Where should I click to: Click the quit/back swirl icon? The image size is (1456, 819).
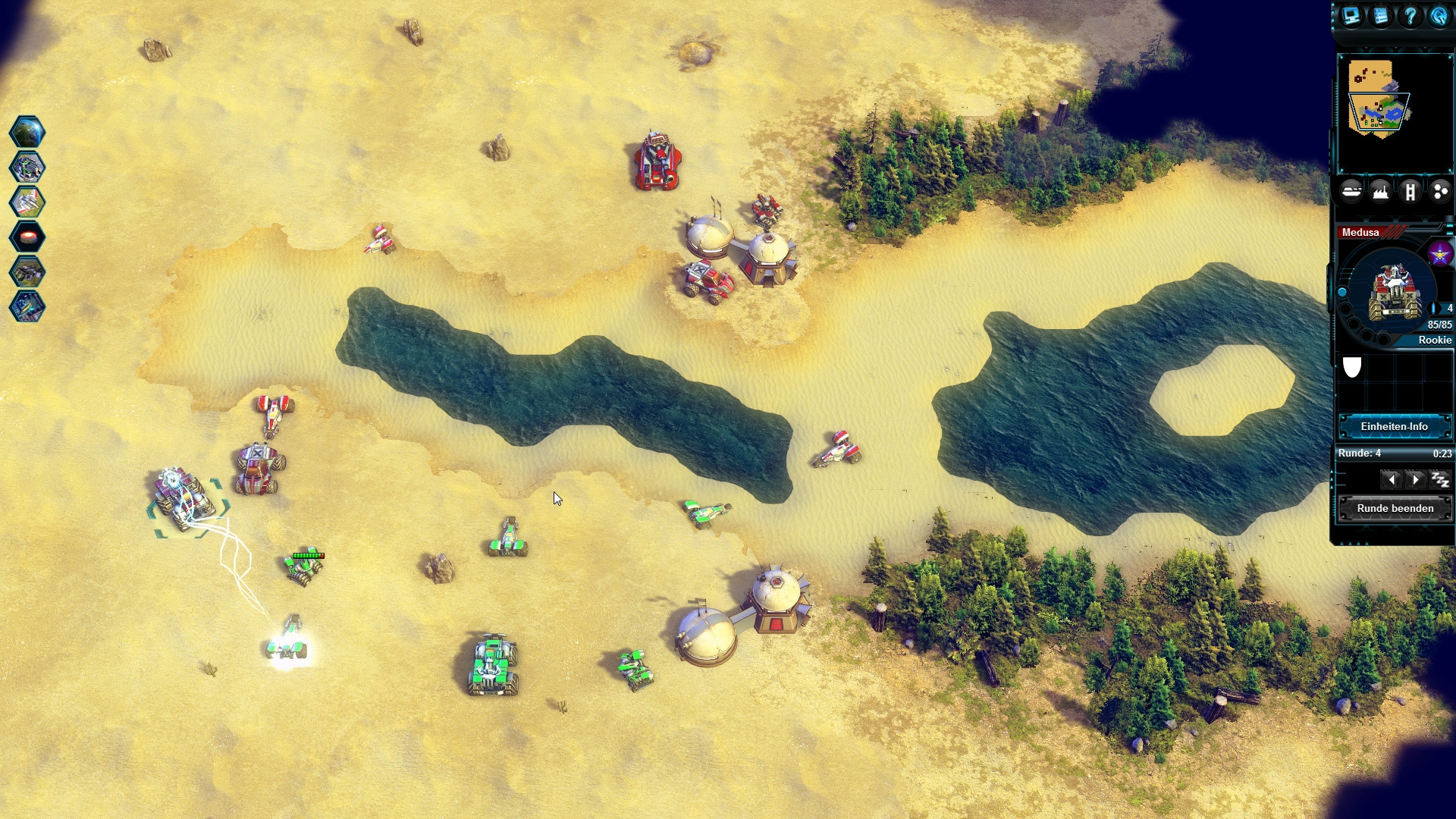click(1439, 17)
